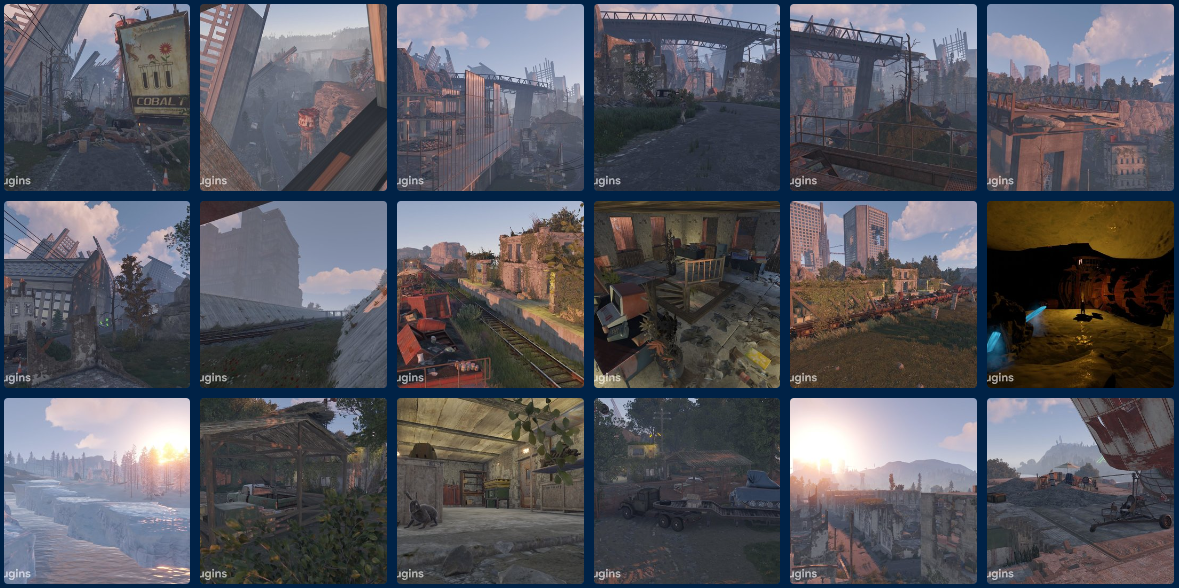The image size is (1179, 588).
Task: Open the thumbnail with the flower billboard
Action: 96,97
